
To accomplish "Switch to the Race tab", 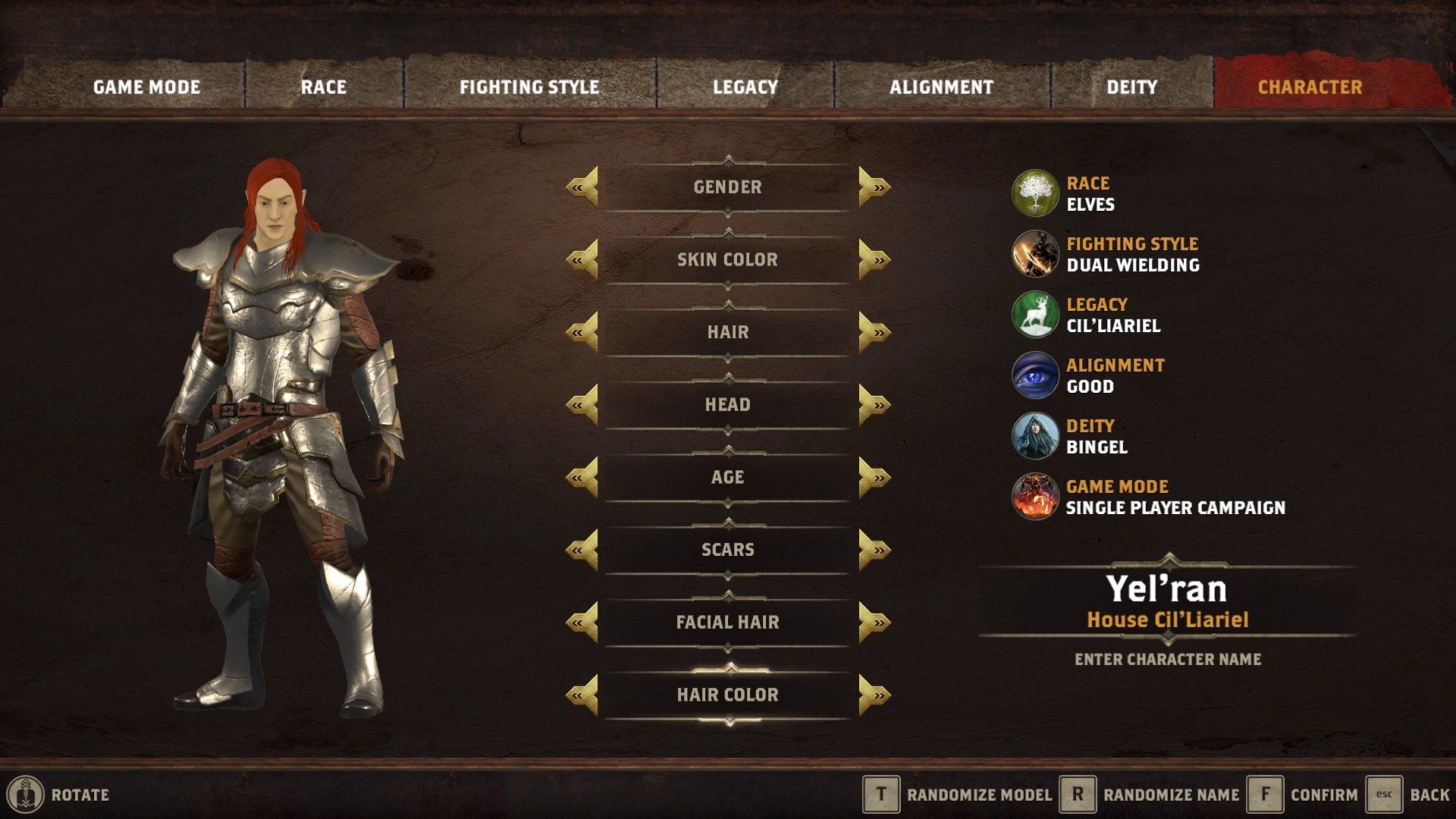I will click(x=324, y=86).
